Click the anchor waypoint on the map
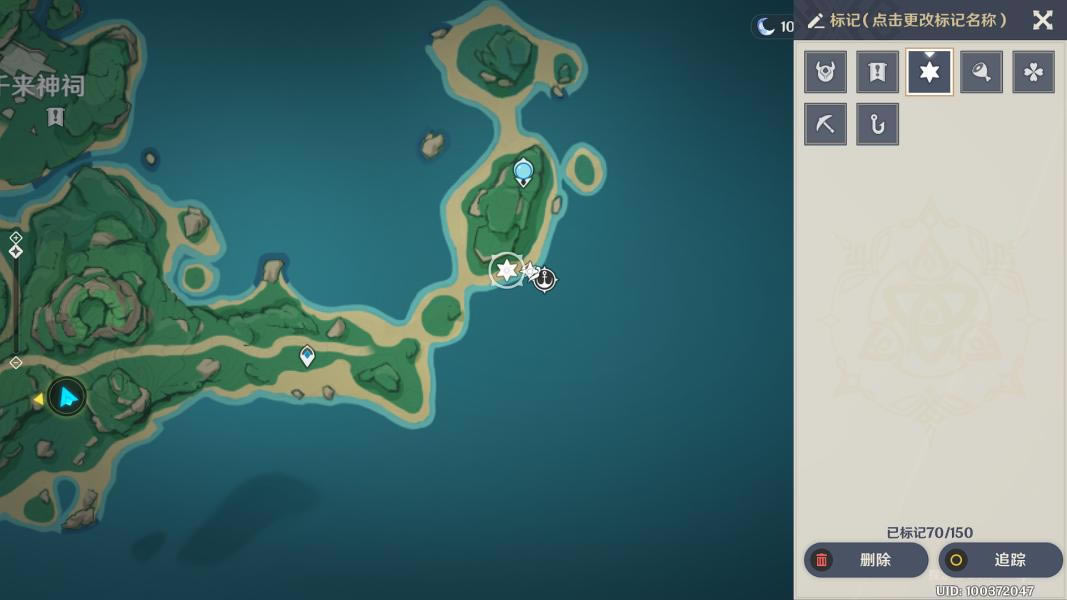This screenshot has height=600, width=1067. (544, 279)
